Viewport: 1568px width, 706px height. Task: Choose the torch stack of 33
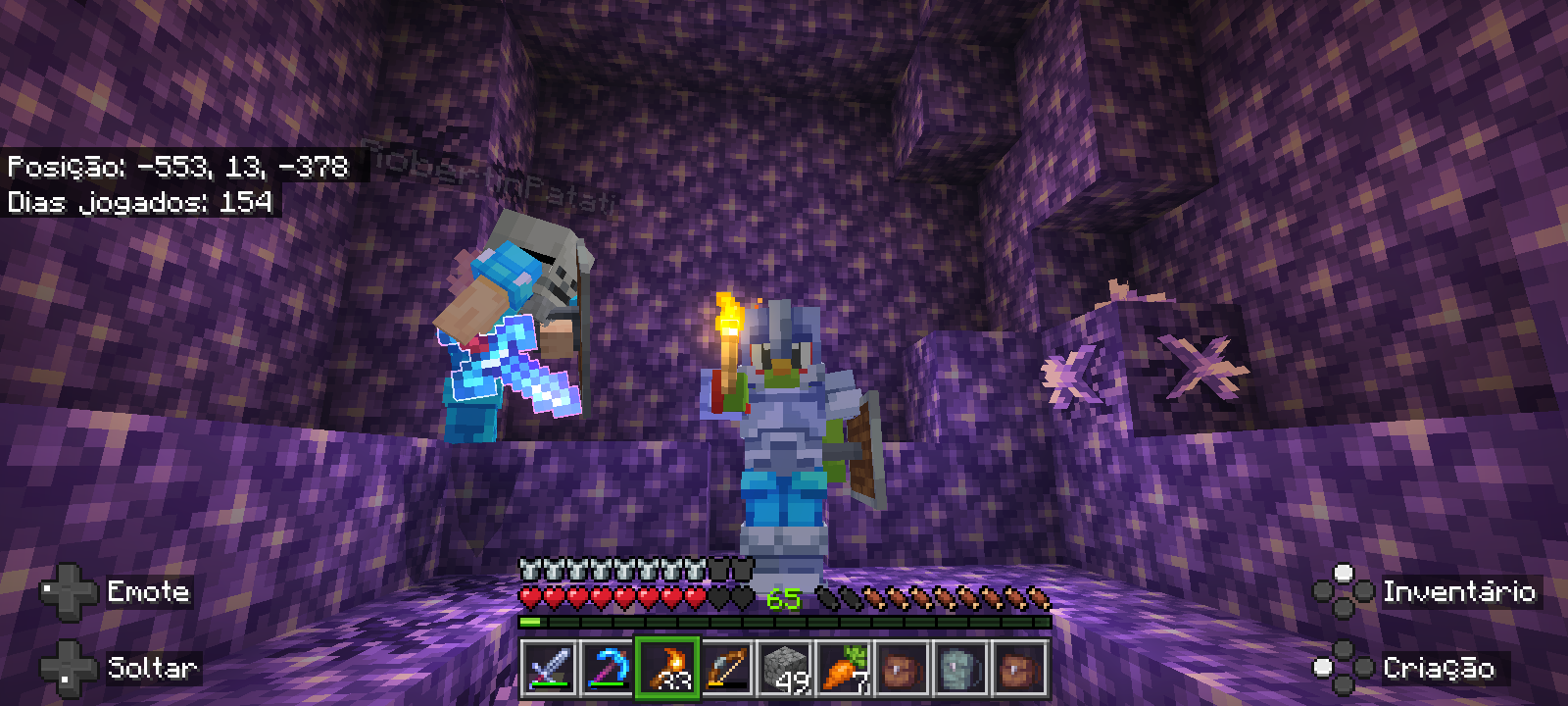pyautogui.click(x=667, y=669)
